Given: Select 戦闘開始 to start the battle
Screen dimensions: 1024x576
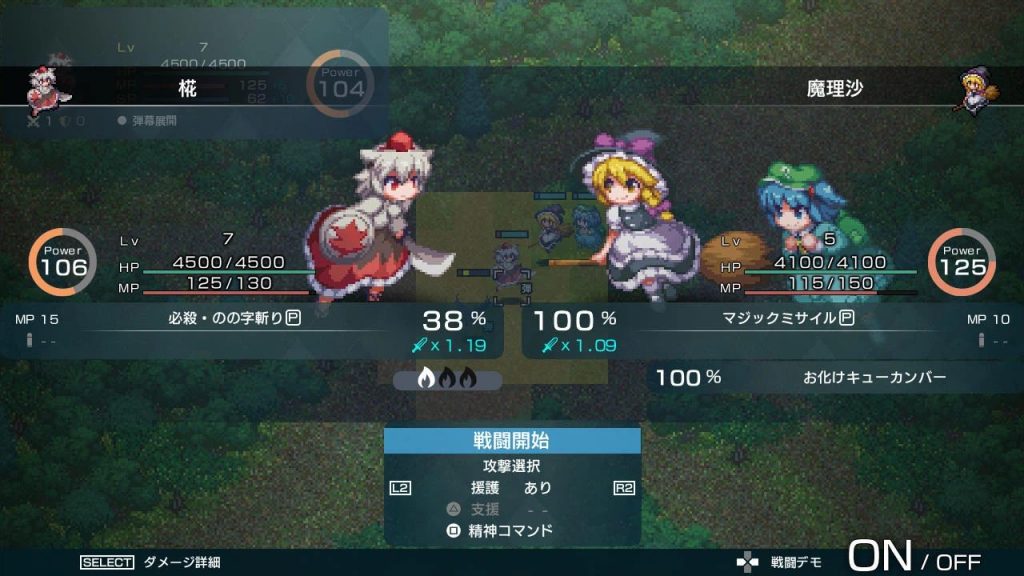Looking at the screenshot, I should coord(512,441).
